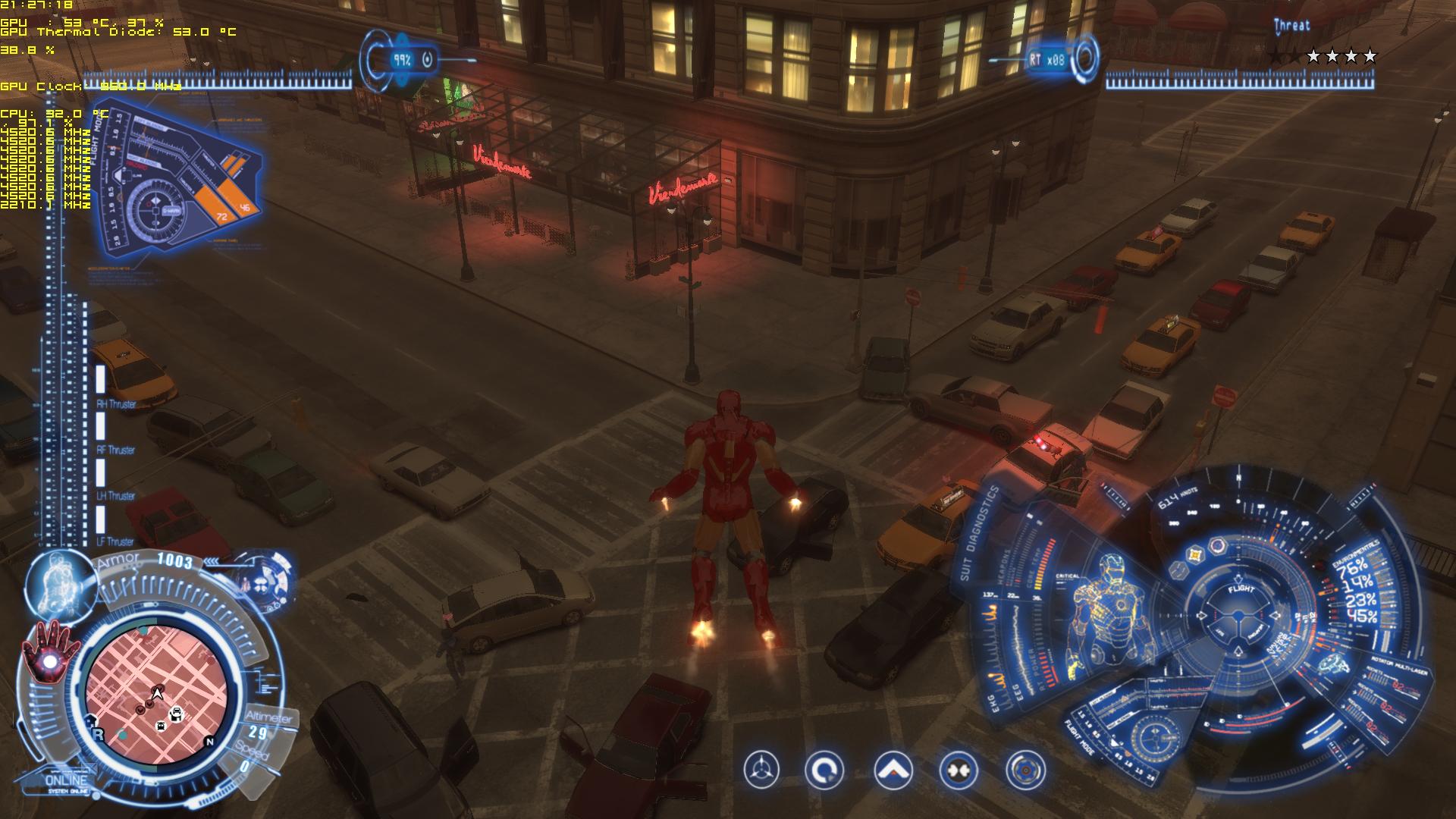Choose the facing-arrows ability icon
Screen dimensions: 1456x819
pyautogui.click(x=958, y=770)
